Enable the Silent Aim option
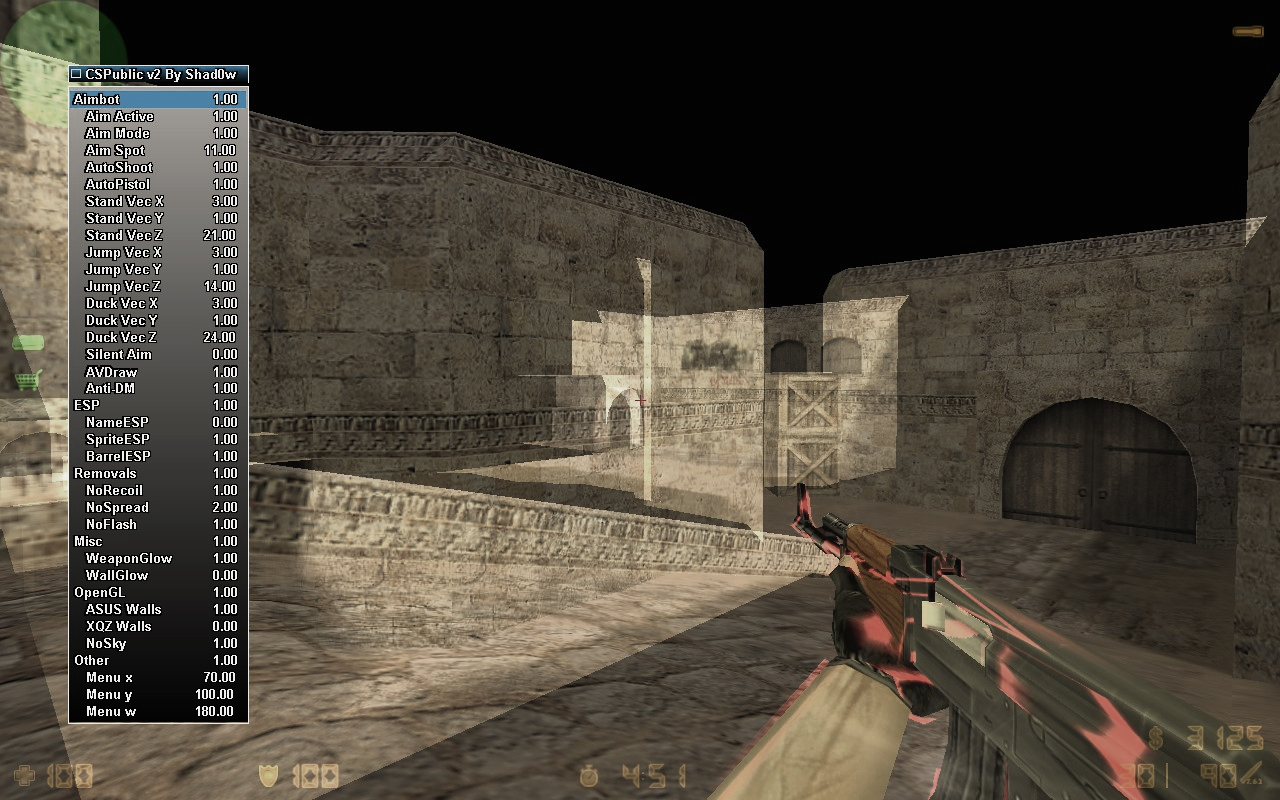 pos(118,354)
